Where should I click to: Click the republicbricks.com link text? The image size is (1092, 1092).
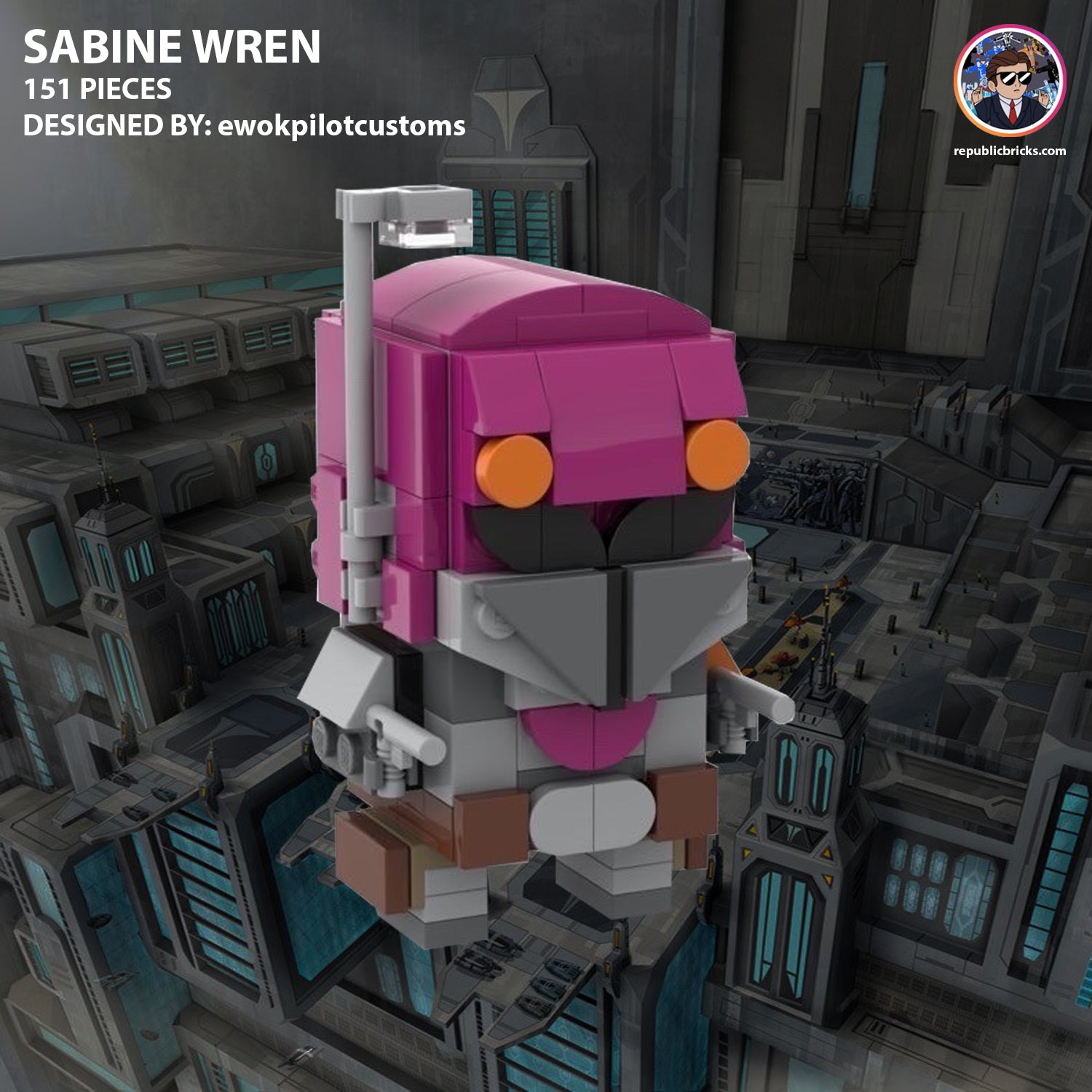tap(1009, 151)
